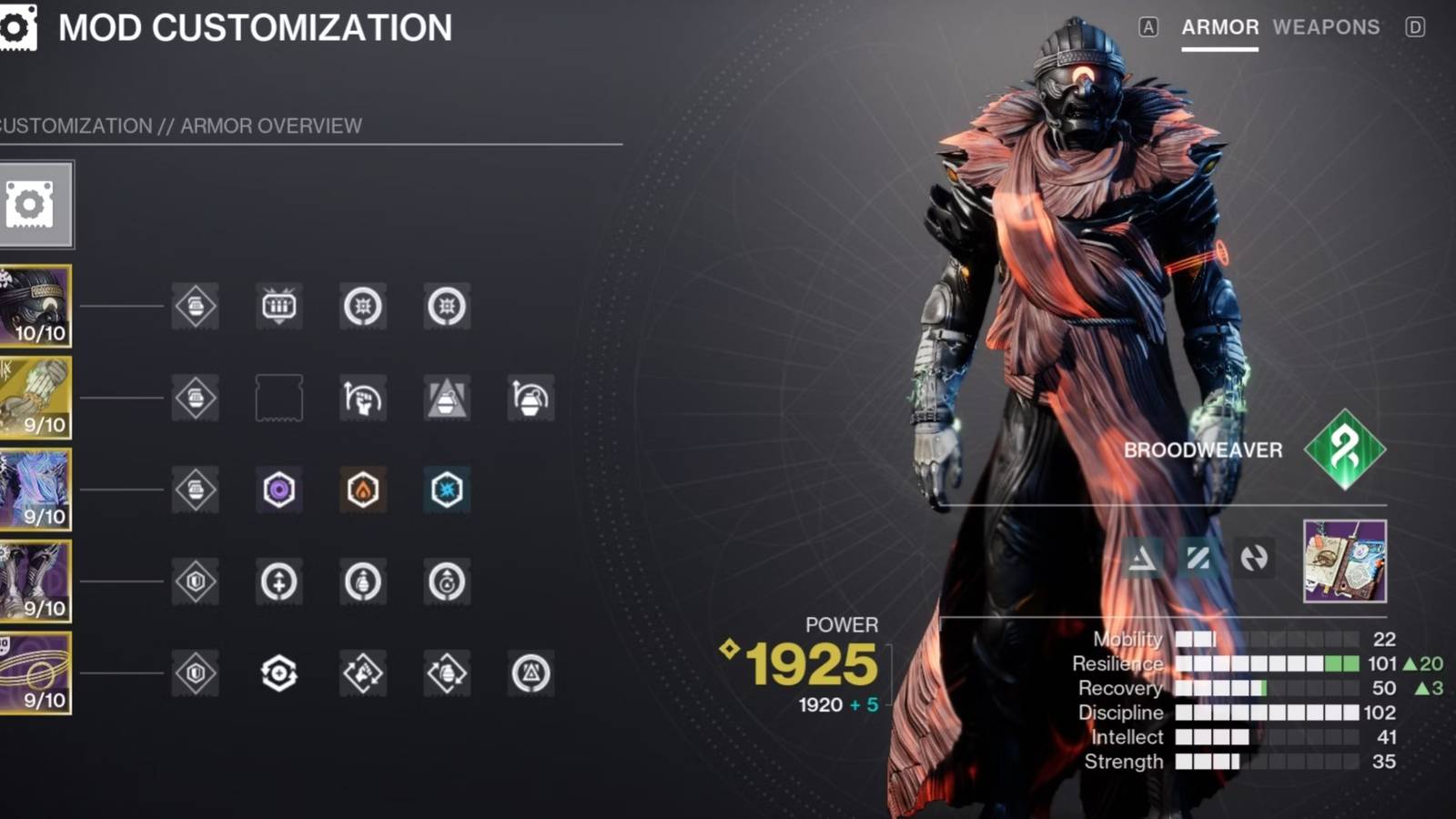Open the empty mod socket on the gauntlets row
The image size is (1456, 819).
pyautogui.click(x=279, y=399)
